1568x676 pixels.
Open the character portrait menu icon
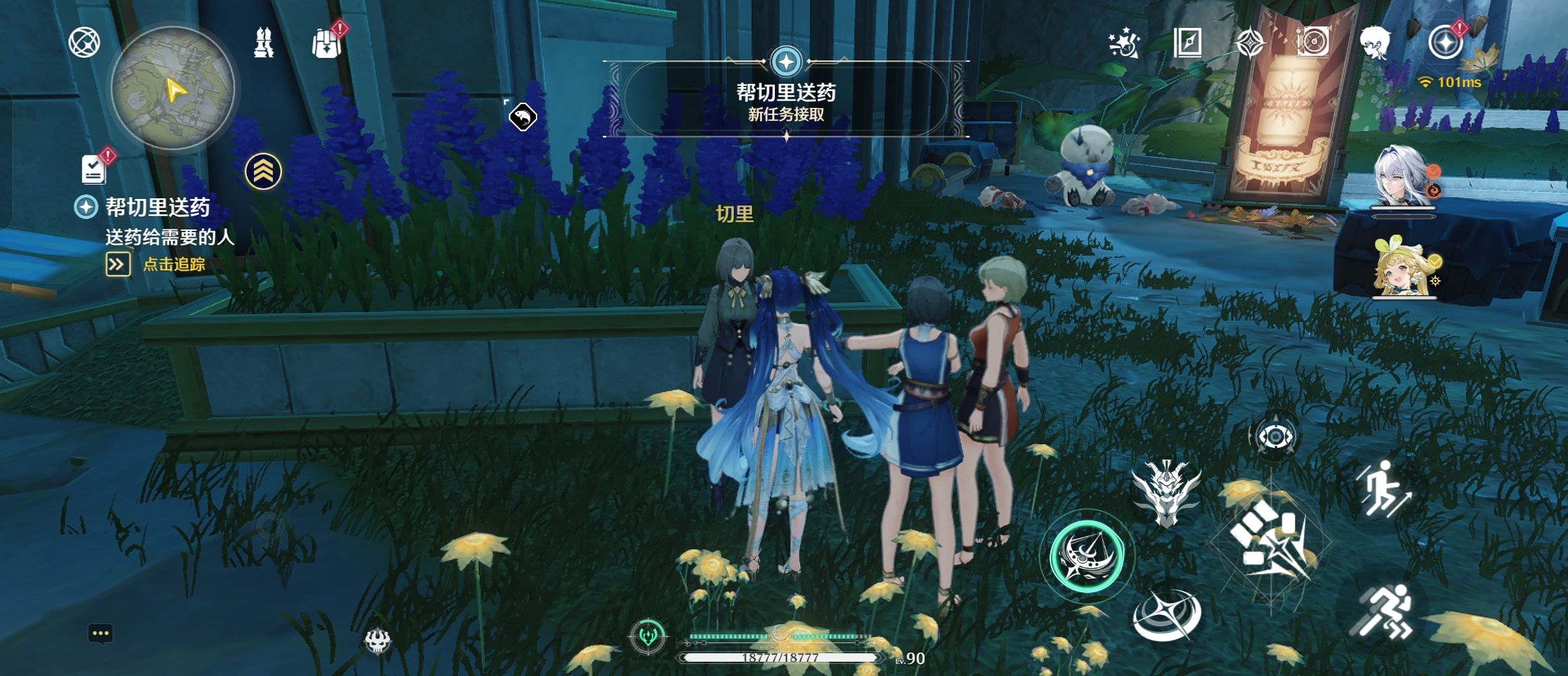click(1375, 44)
